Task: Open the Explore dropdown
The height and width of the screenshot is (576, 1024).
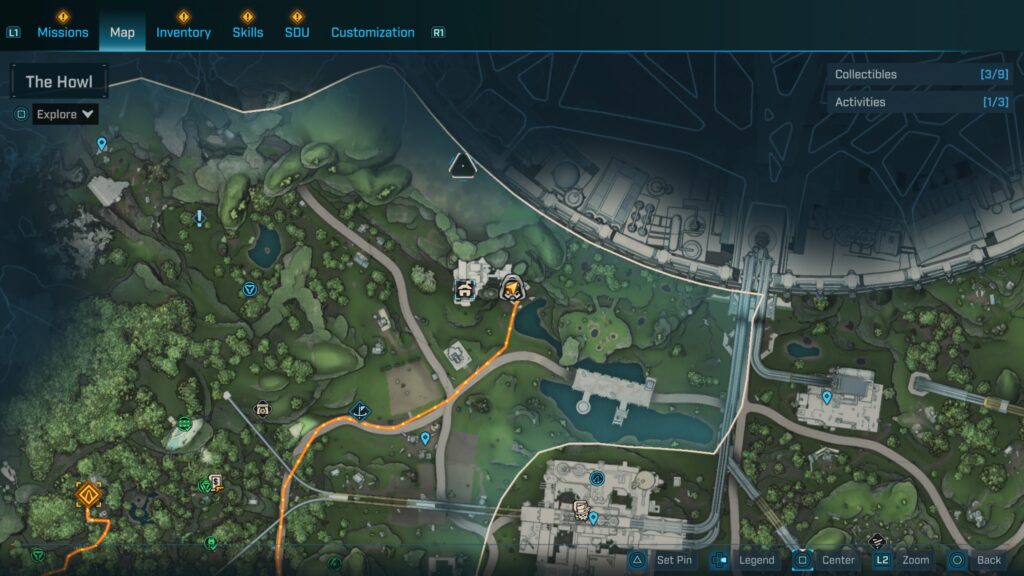Action: 65,114
